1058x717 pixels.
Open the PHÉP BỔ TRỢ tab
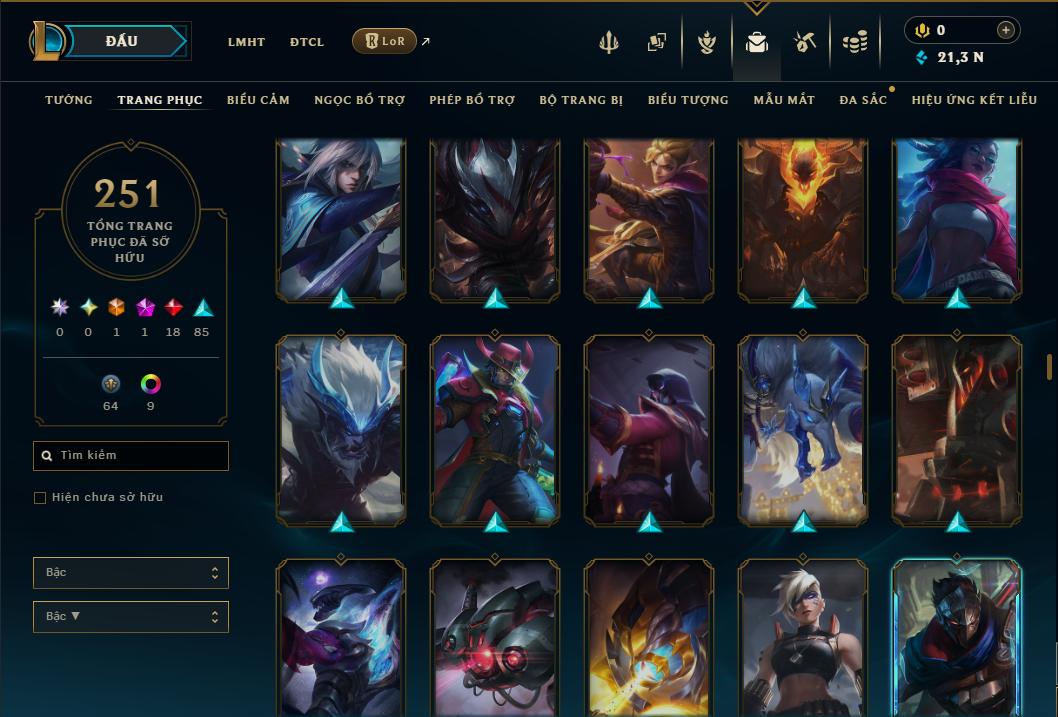point(472,100)
